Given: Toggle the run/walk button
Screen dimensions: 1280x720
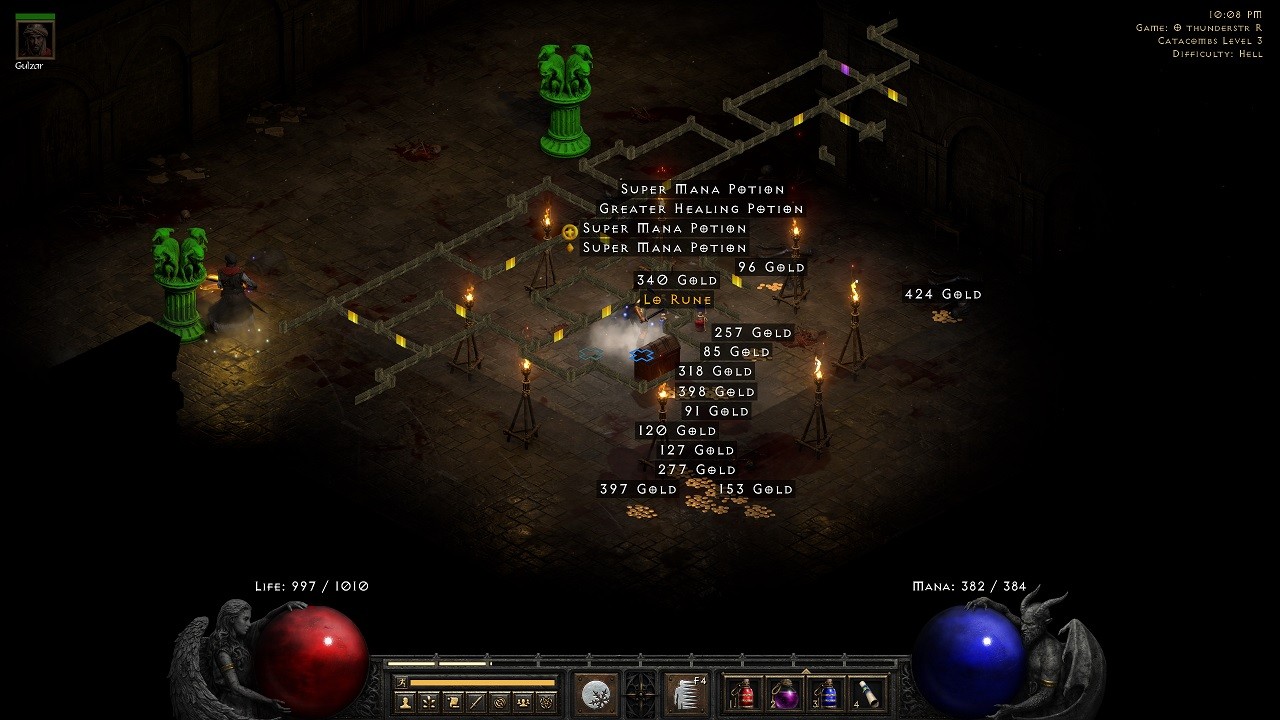Looking at the screenshot, I should [x=401, y=682].
